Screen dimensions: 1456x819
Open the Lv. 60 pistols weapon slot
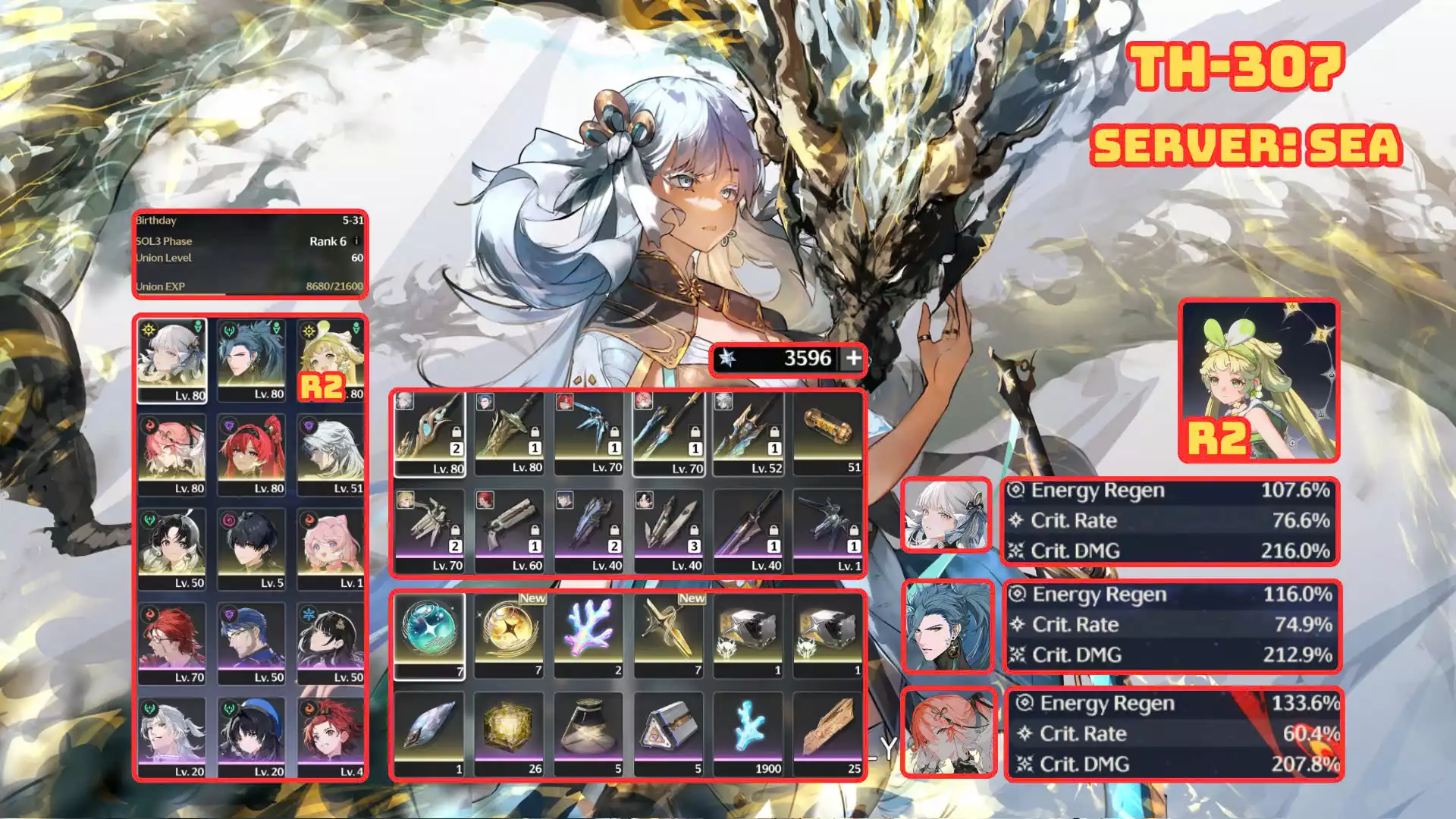pos(509,531)
